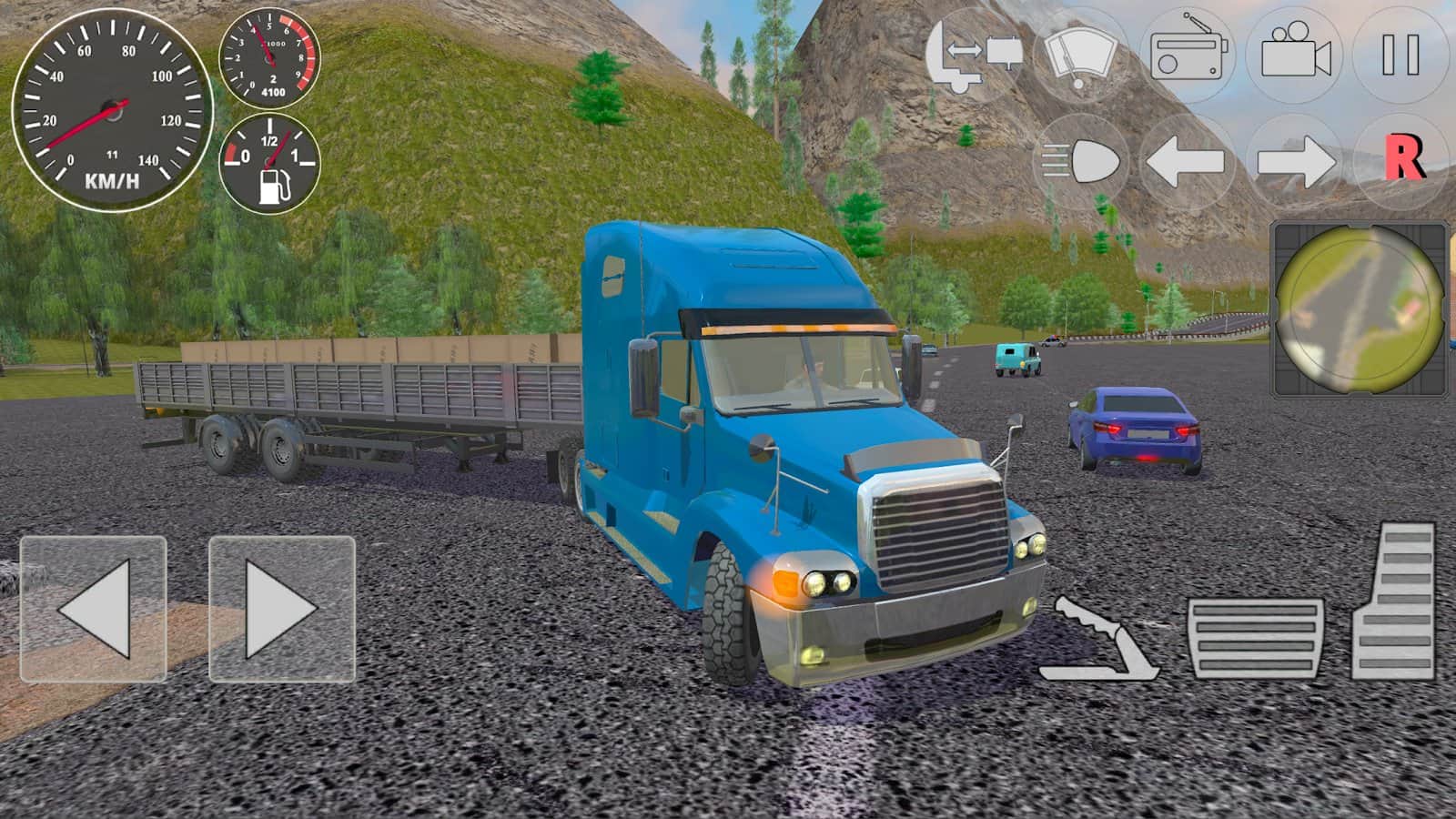Steer right with the right arrow button
This screenshot has width=1456, height=819.
pyautogui.click(x=282, y=609)
